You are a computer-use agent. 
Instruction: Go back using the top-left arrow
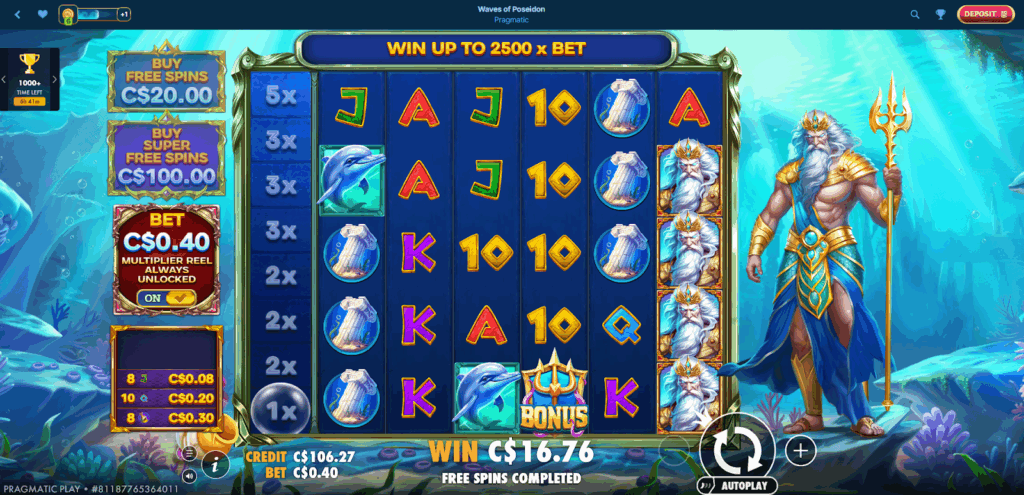pyautogui.click(x=15, y=14)
